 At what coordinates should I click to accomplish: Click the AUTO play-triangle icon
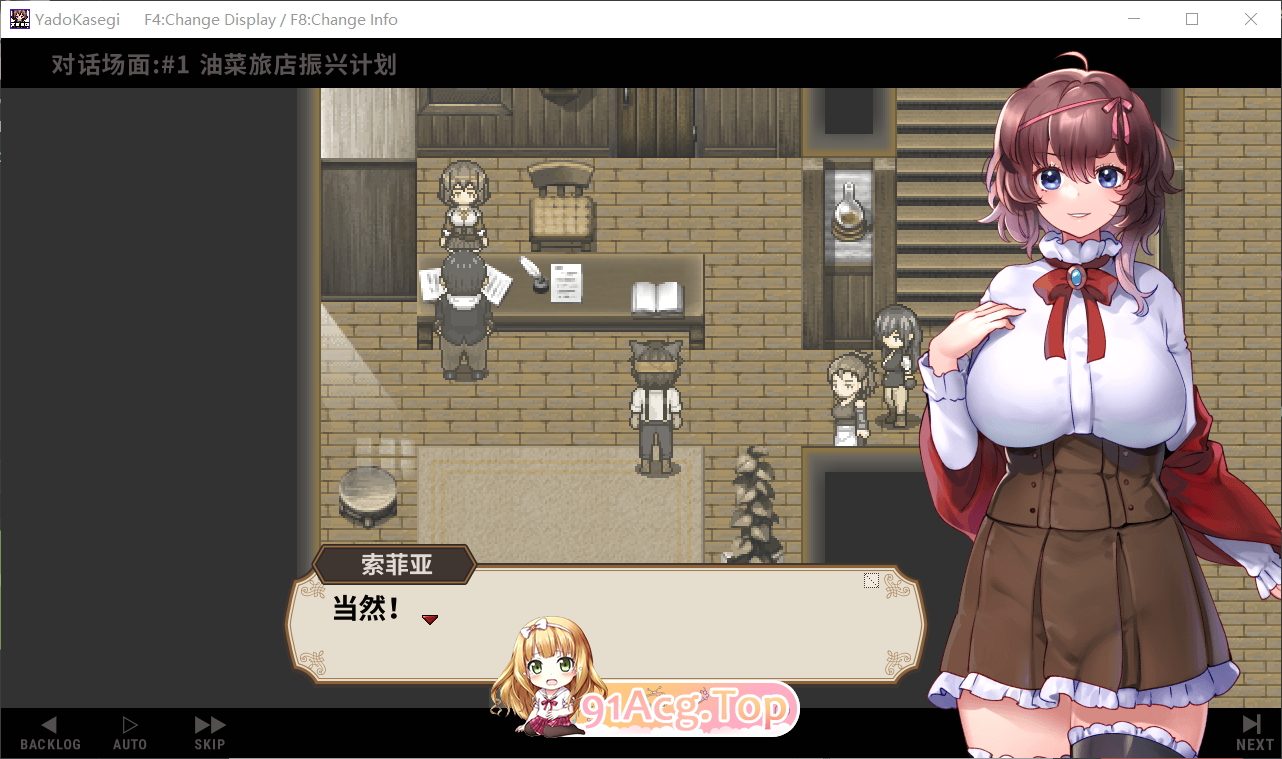coord(129,723)
